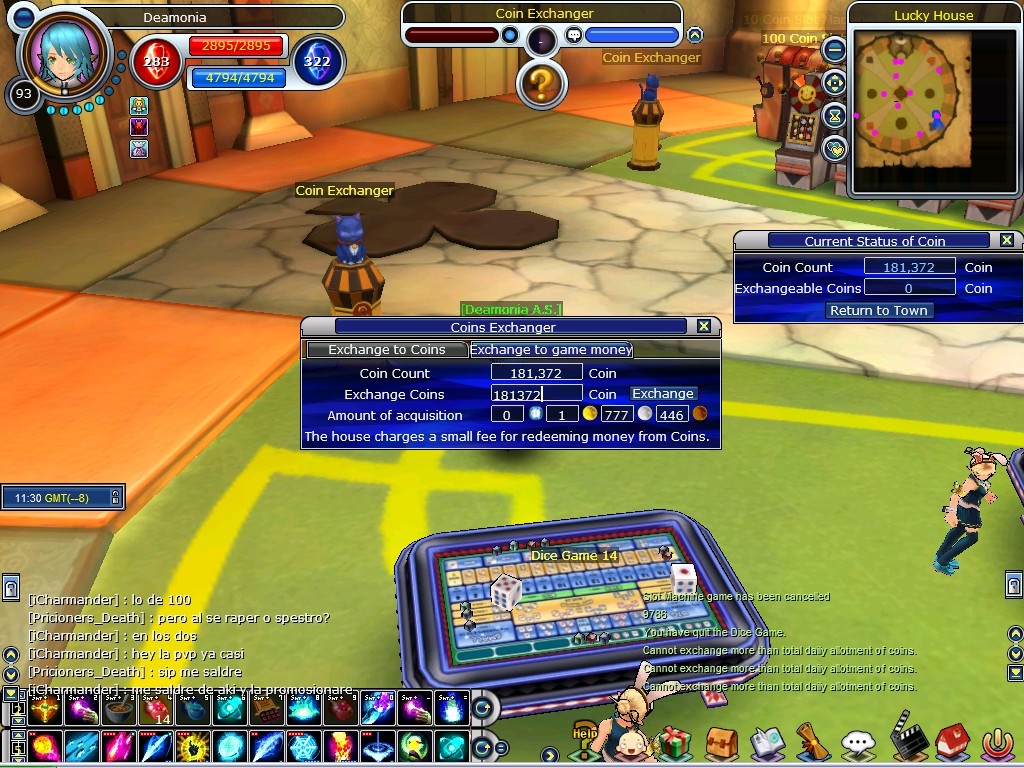Switch to the Exchange to Coins tab
This screenshot has height=768, width=1024.
pyautogui.click(x=387, y=350)
